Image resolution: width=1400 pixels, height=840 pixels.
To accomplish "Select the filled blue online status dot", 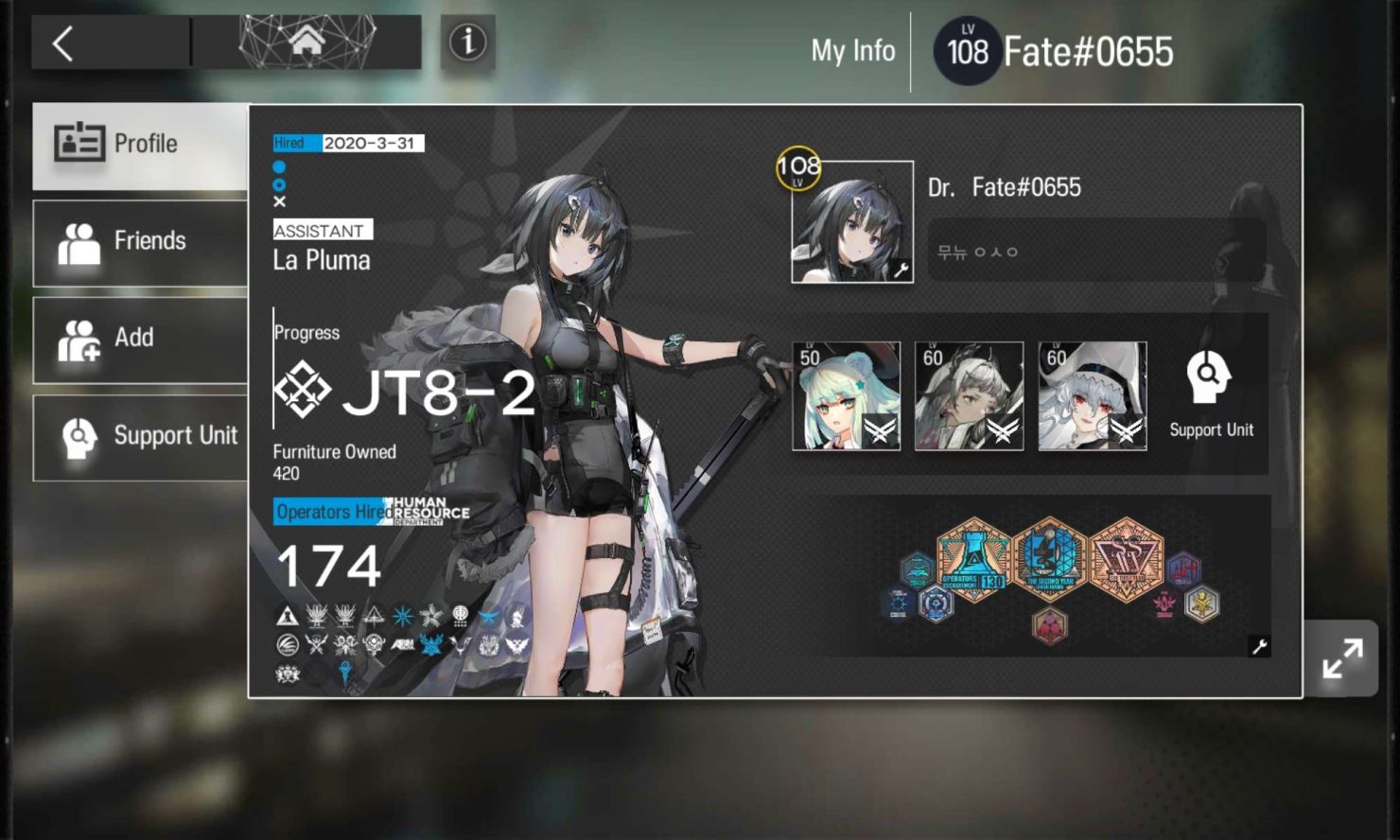I will [x=280, y=166].
